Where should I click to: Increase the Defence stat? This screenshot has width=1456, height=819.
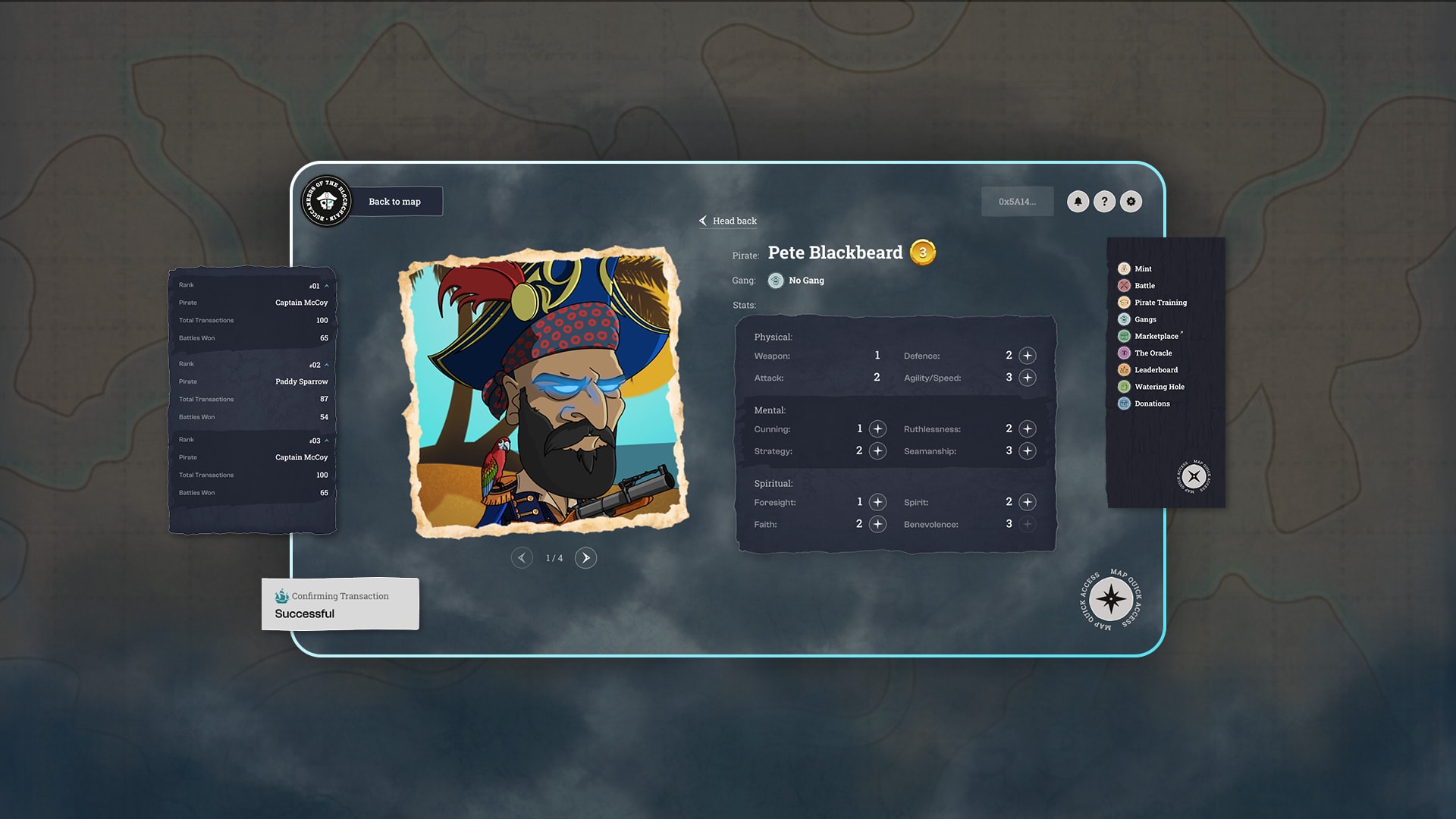(x=1028, y=356)
